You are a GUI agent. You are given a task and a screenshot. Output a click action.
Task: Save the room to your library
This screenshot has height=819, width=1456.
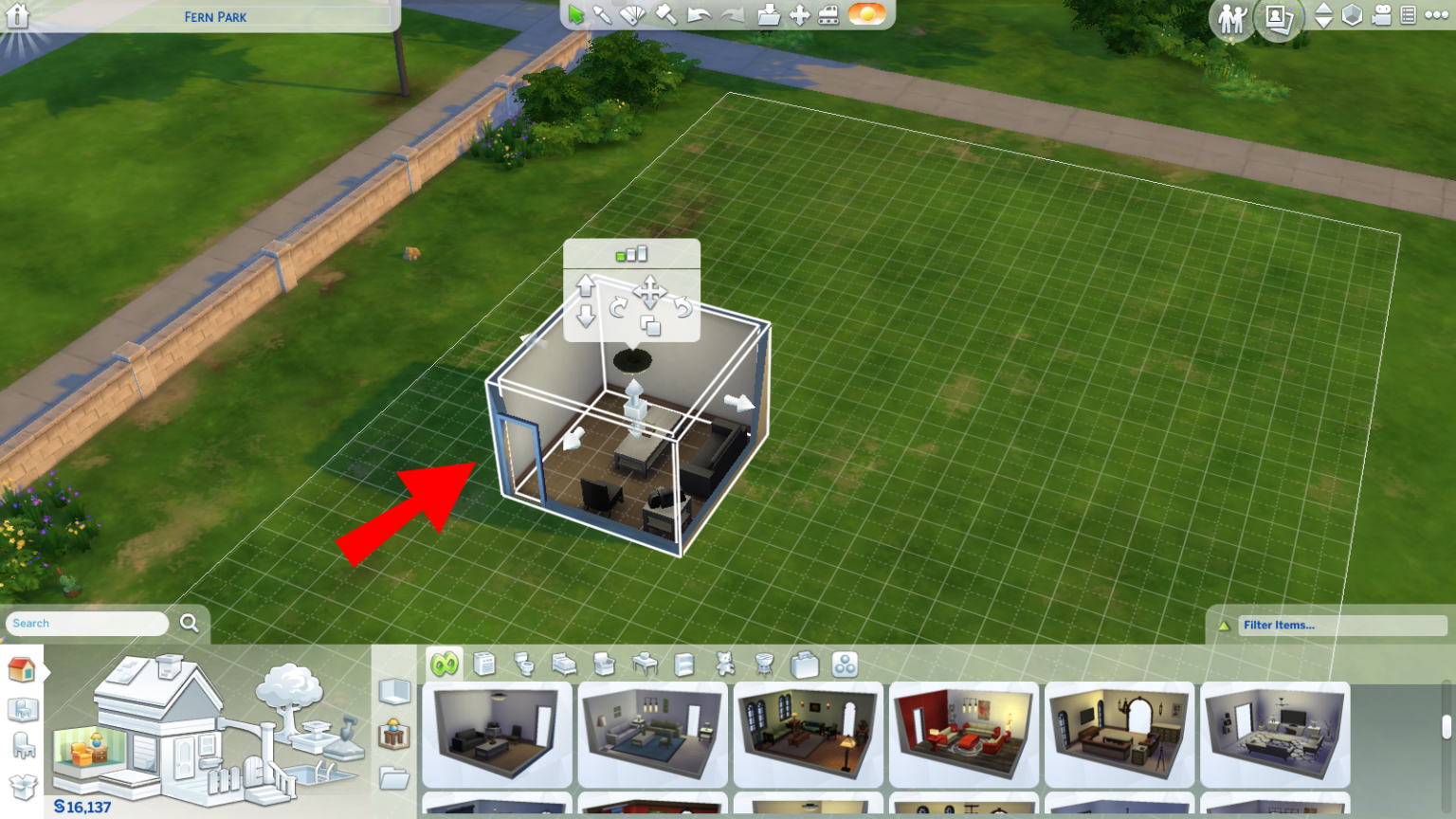(x=768, y=14)
